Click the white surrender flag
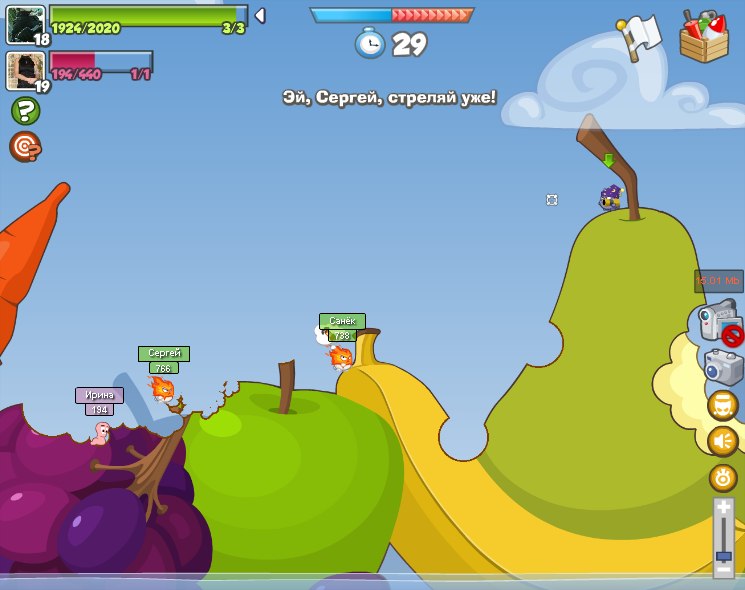 click(x=640, y=38)
